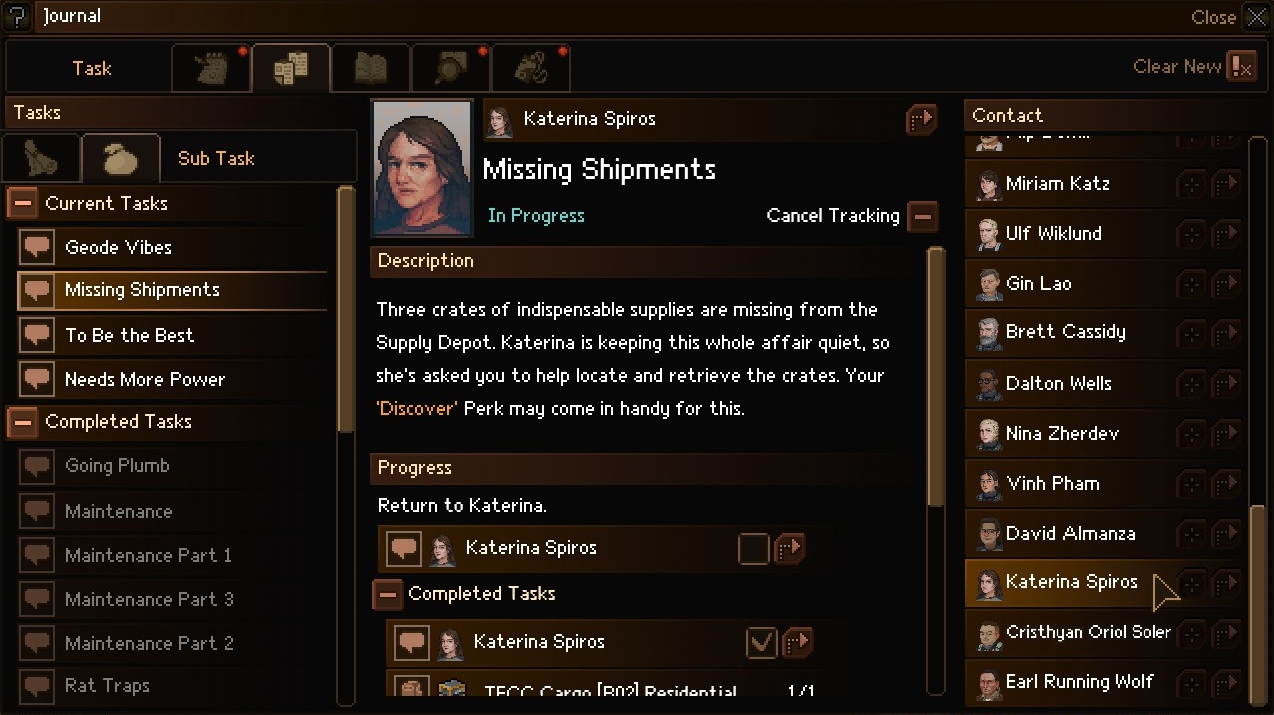This screenshot has height=715, width=1274.
Task: Open the help question mark button
Action: point(17,17)
